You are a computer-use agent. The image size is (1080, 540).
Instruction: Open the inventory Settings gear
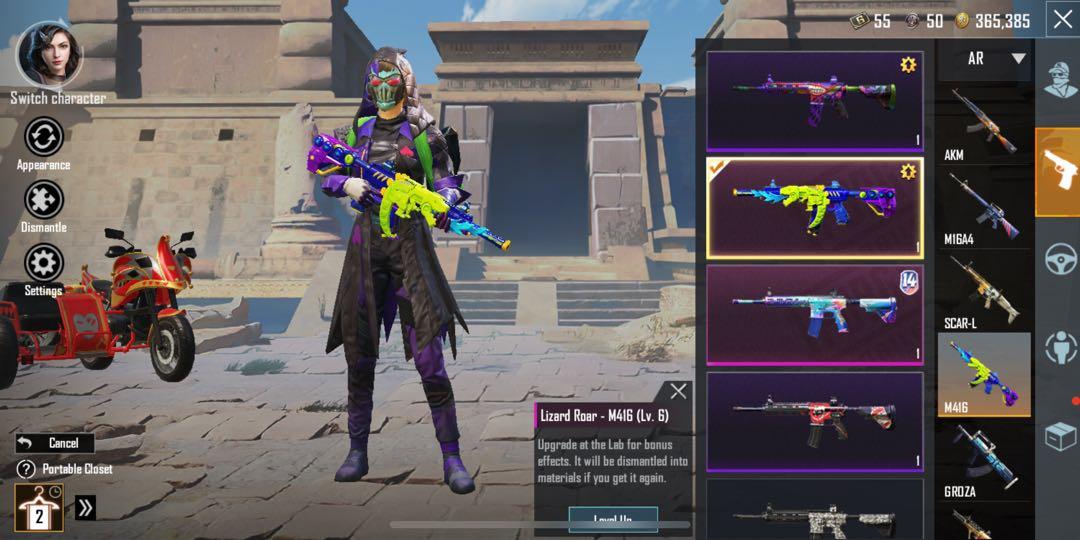point(44,264)
